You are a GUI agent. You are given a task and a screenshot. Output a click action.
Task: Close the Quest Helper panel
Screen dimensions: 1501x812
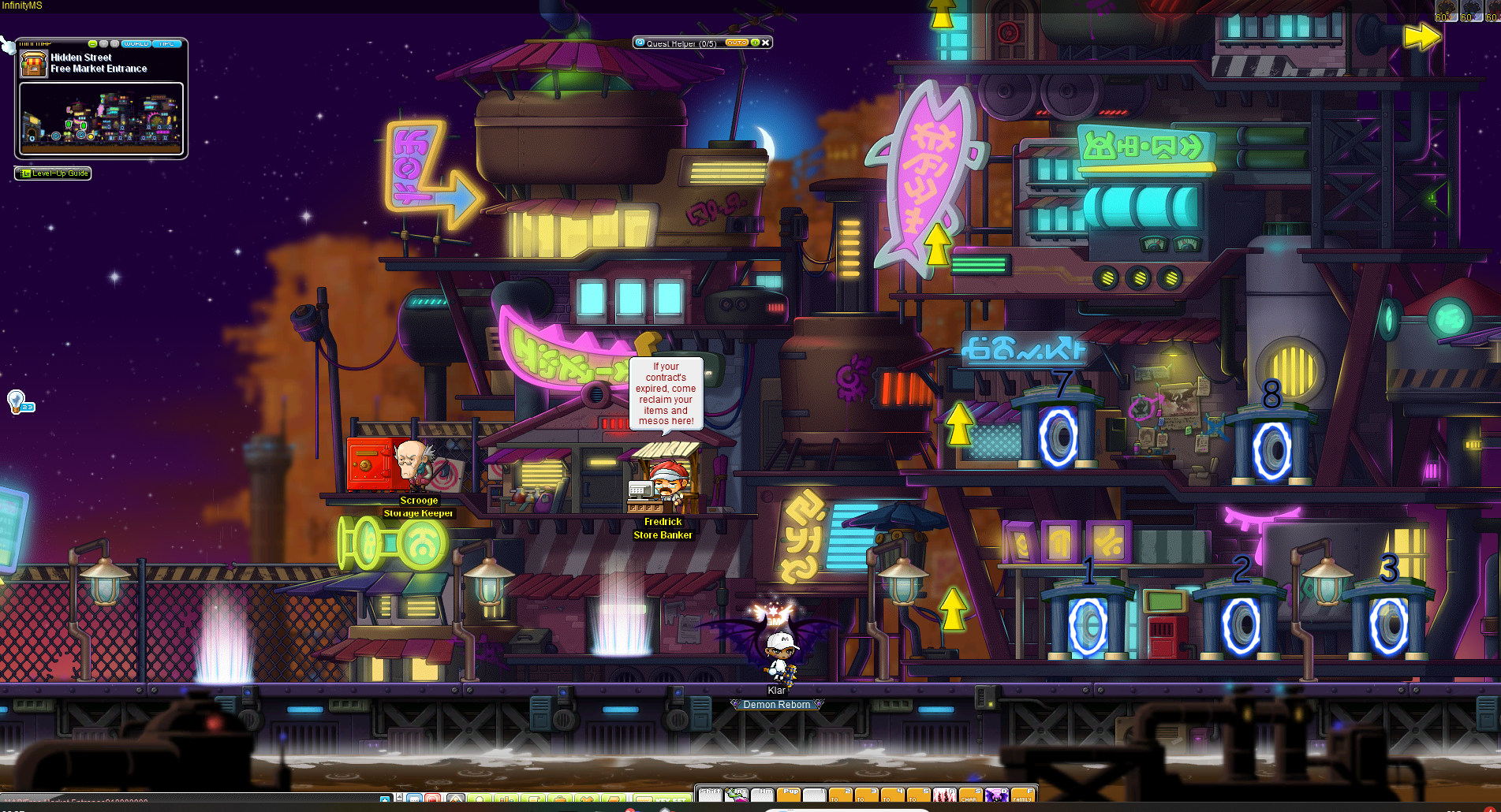[x=766, y=43]
